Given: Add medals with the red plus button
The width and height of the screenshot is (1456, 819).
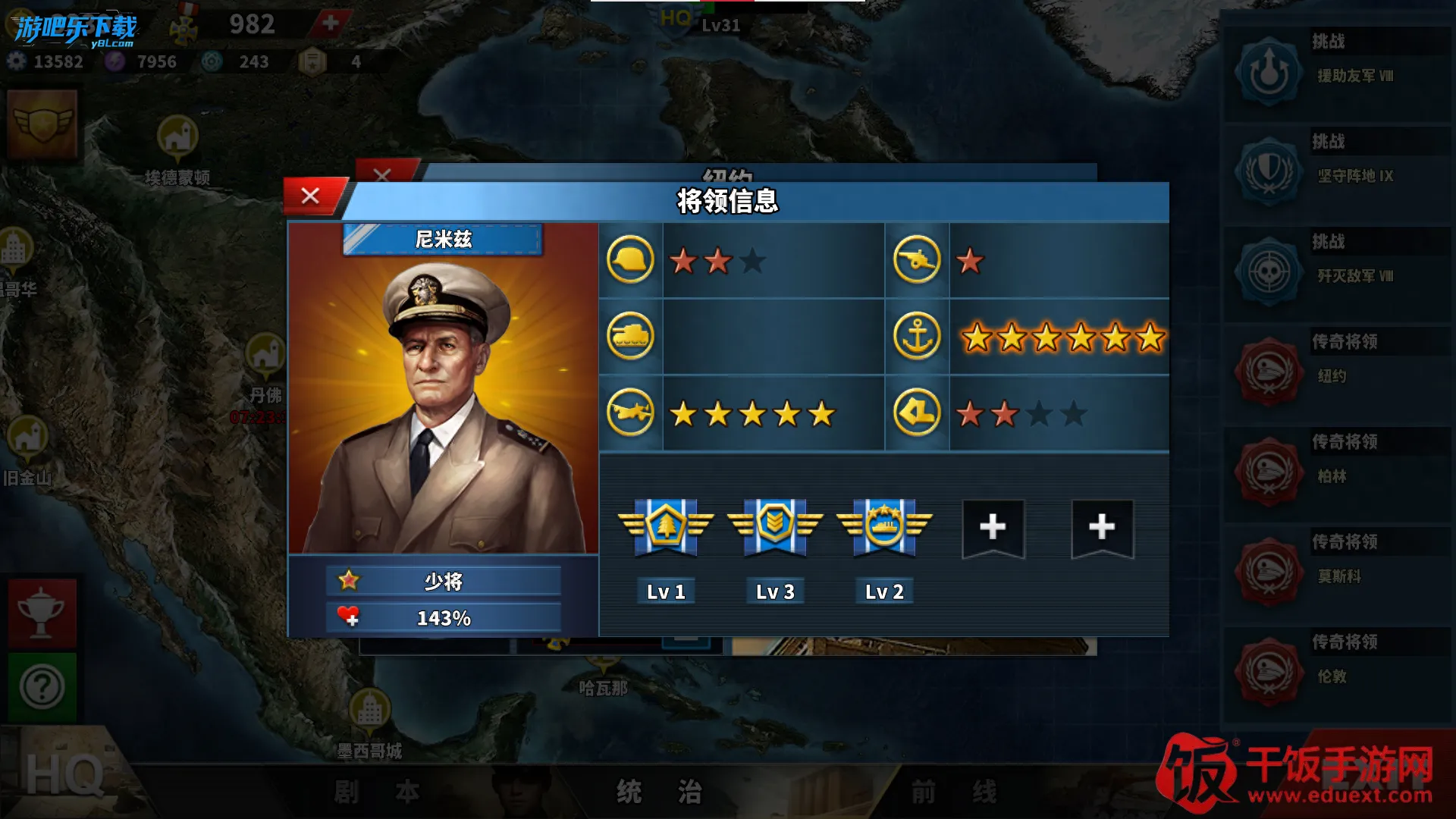Looking at the screenshot, I should pyautogui.click(x=331, y=23).
